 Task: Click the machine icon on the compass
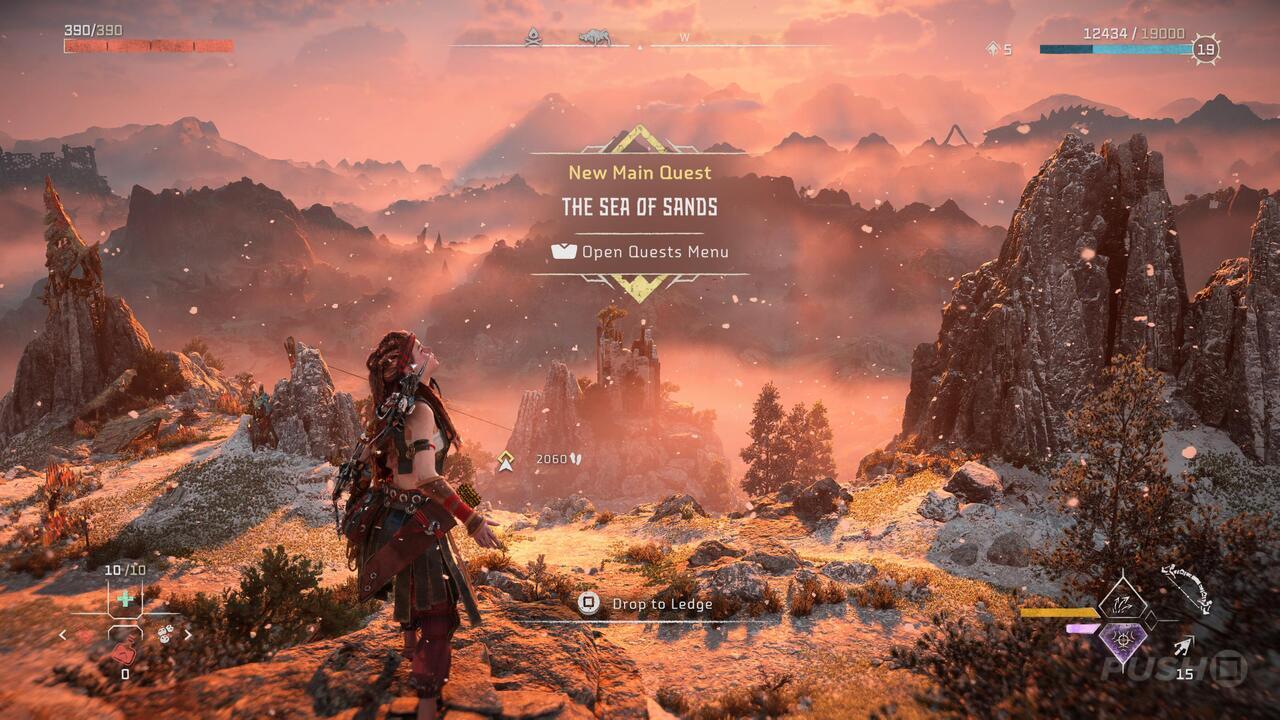click(594, 36)
